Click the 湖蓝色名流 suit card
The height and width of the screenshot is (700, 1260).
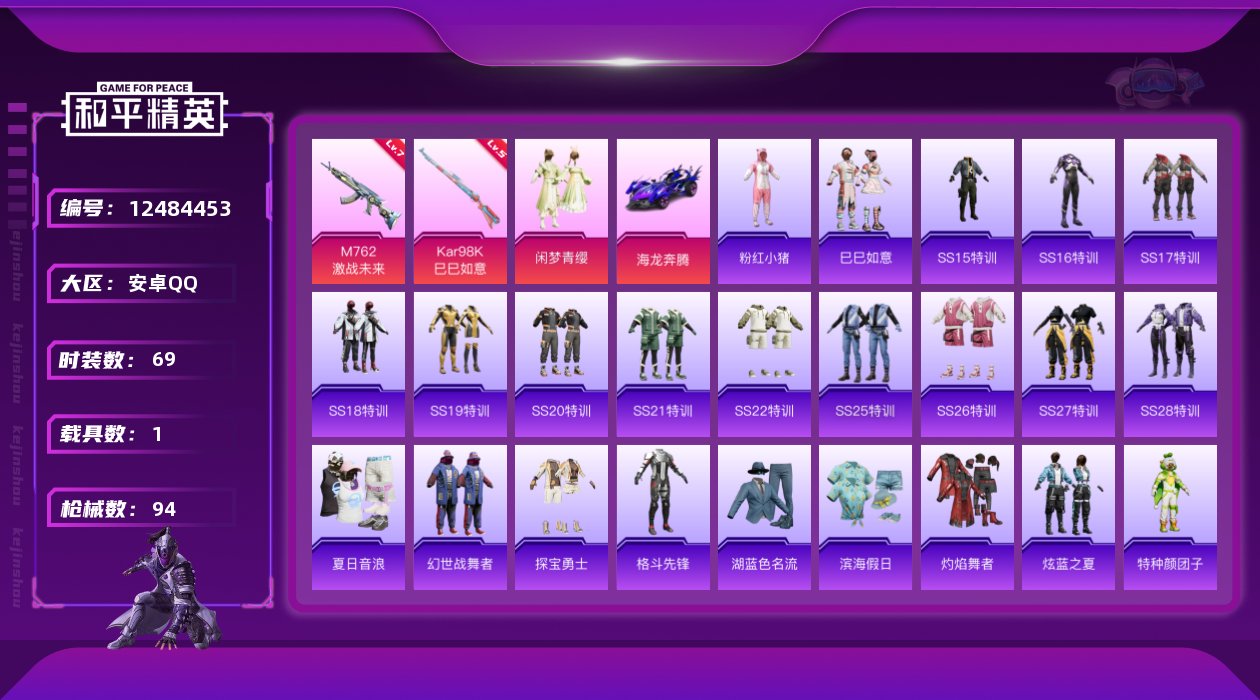[764, 517]
